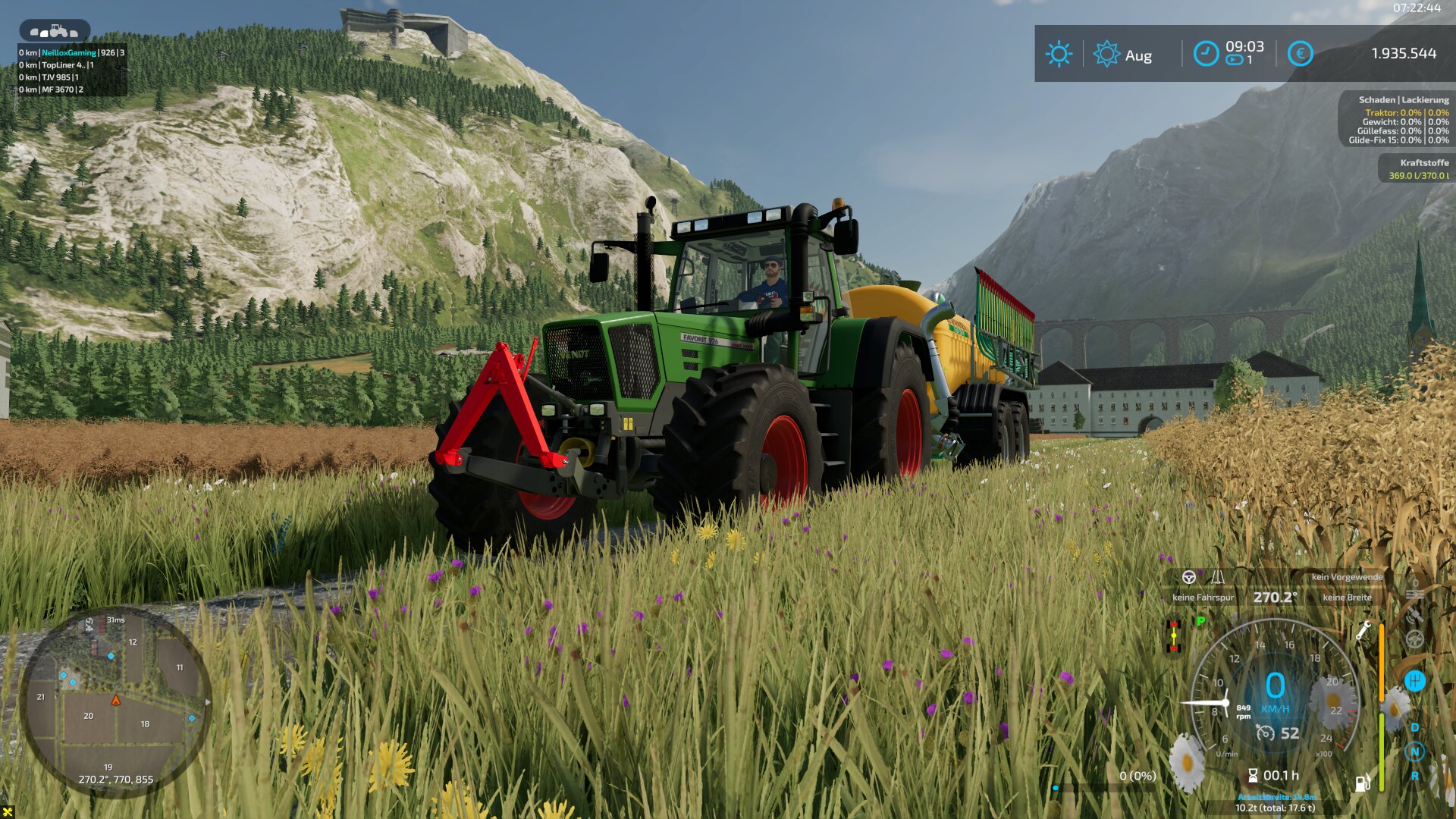Click the guidance lane lines icon
This screenshot has height=819, width=1456.
1217,577
